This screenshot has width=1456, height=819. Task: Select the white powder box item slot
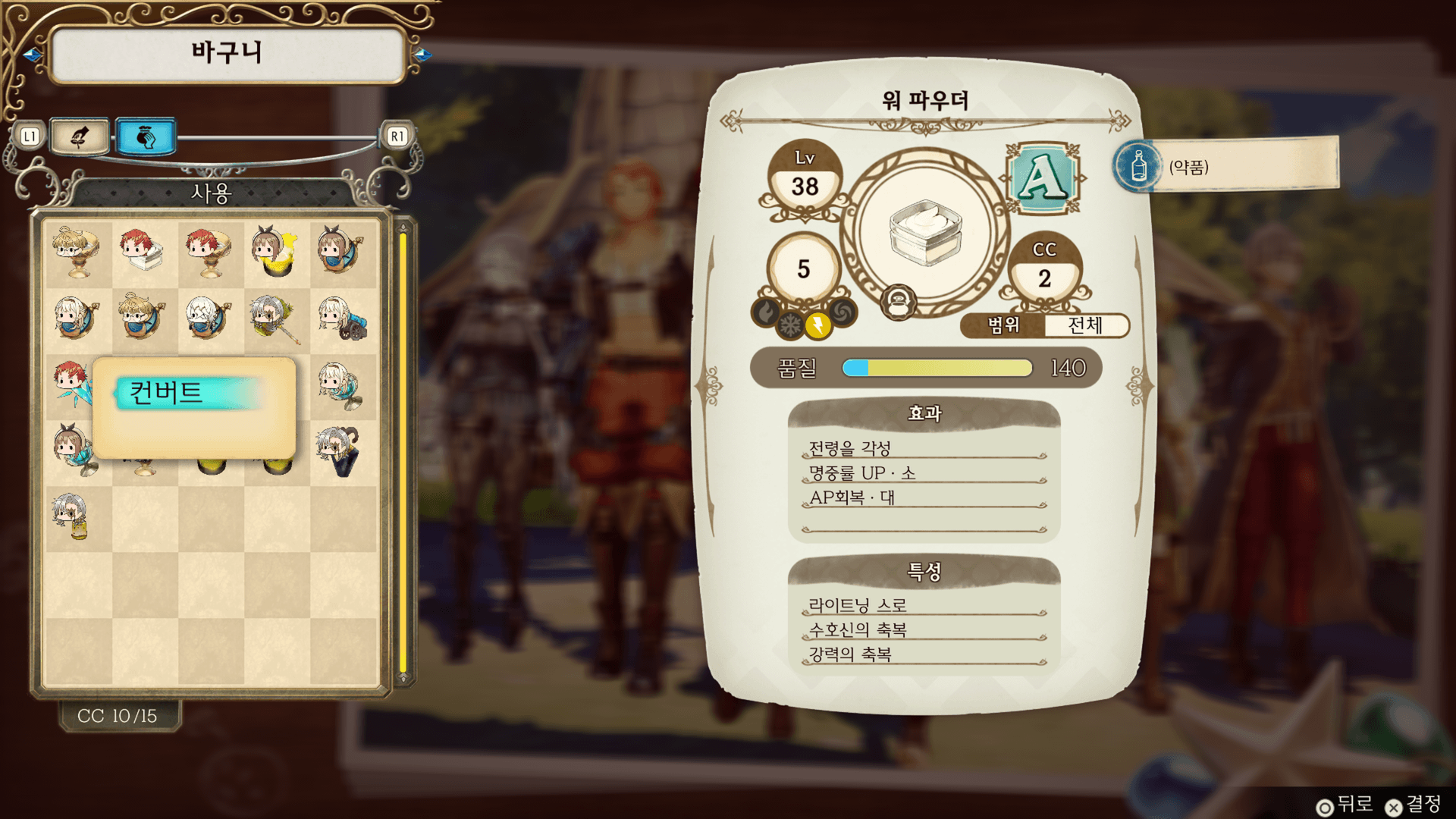[144, 253]
